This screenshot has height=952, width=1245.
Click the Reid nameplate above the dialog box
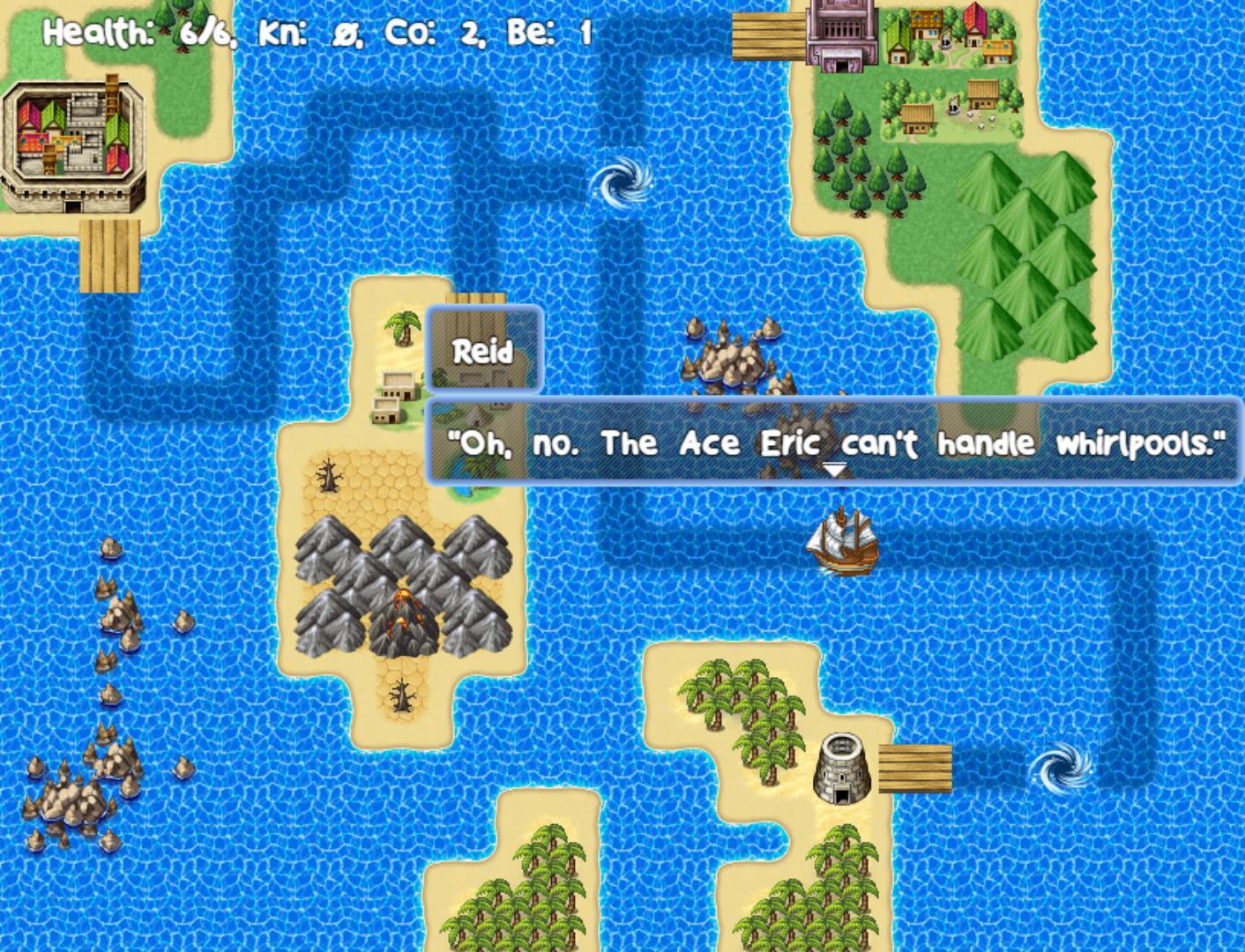point(483,352)
